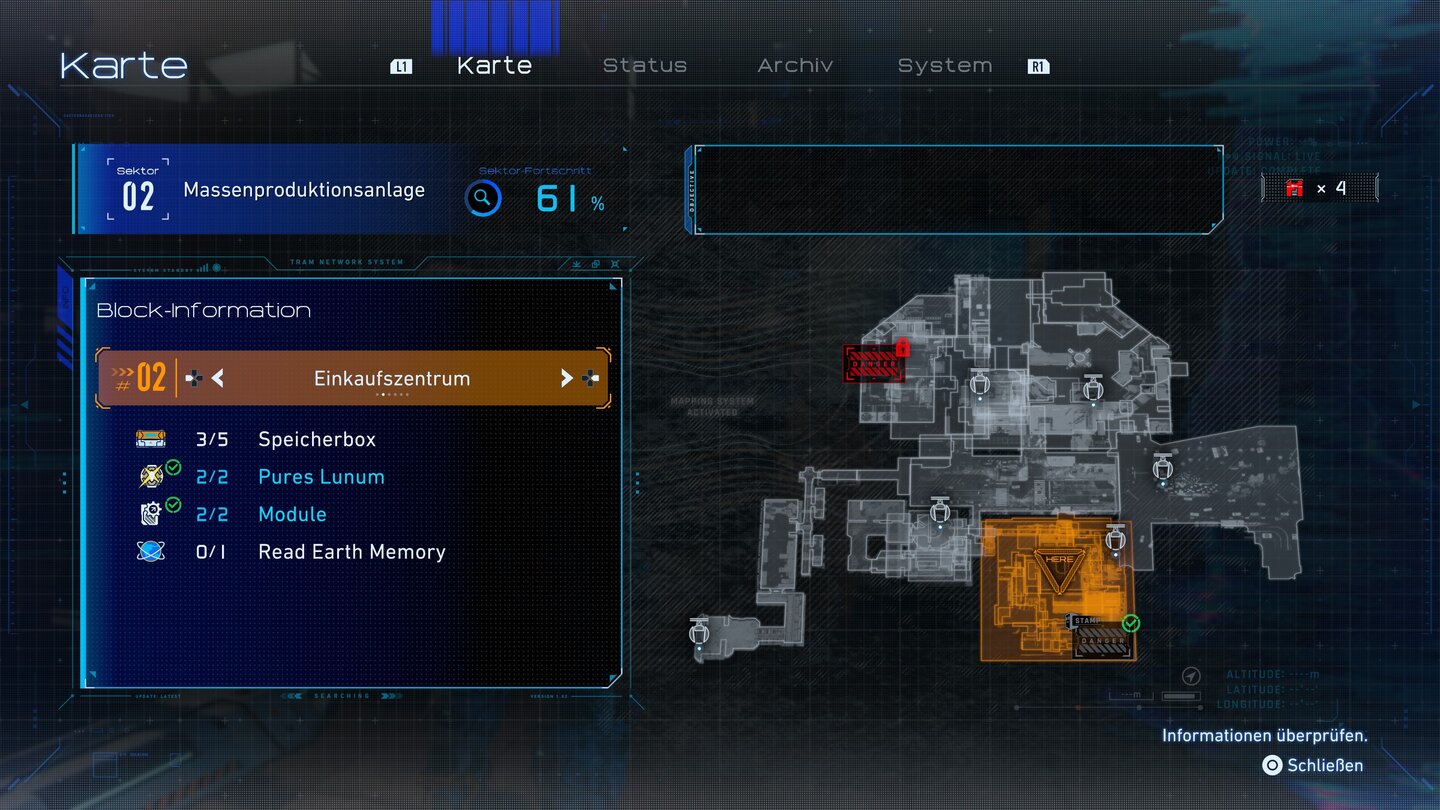This screenshot has height=810, width=1440.
Task: Click the red locked danger marker on the map
Action: coord(874,363)
